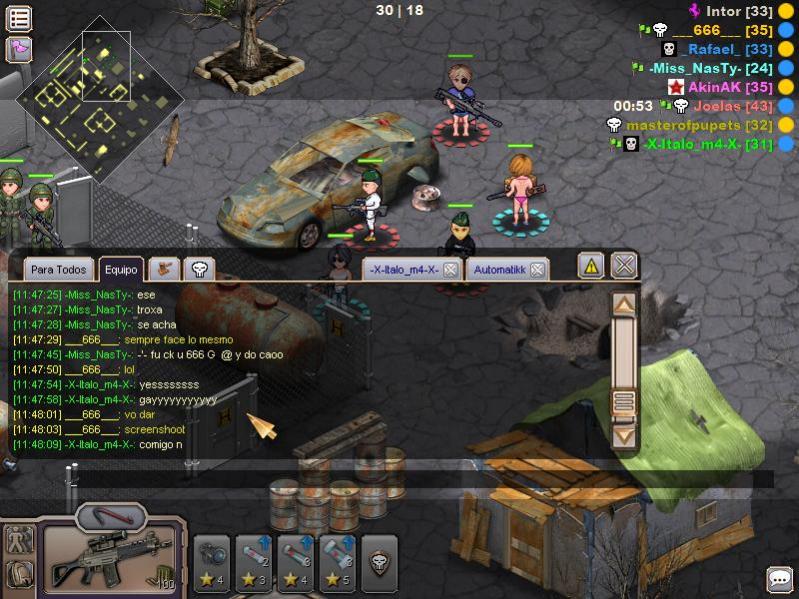Image resolution: width=799 pixels, height=599 pixels.
Task: Open the handshake chat tab
Action: (164, 269)
